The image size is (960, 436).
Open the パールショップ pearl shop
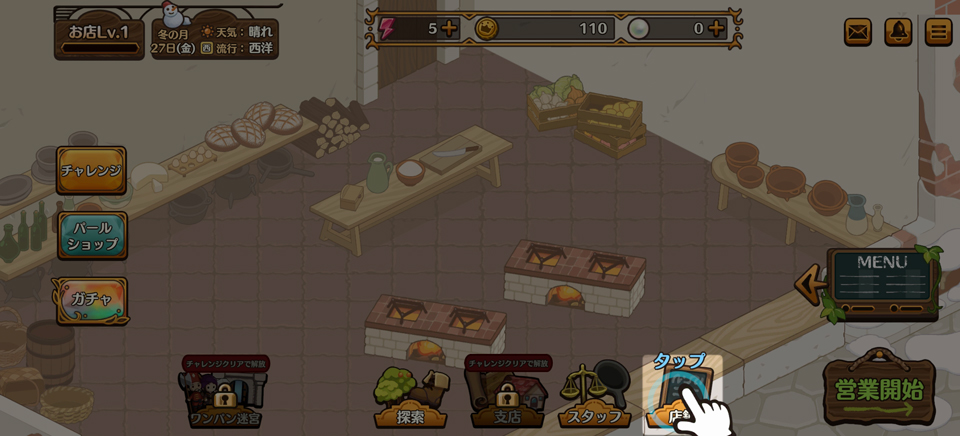(92, 236)
